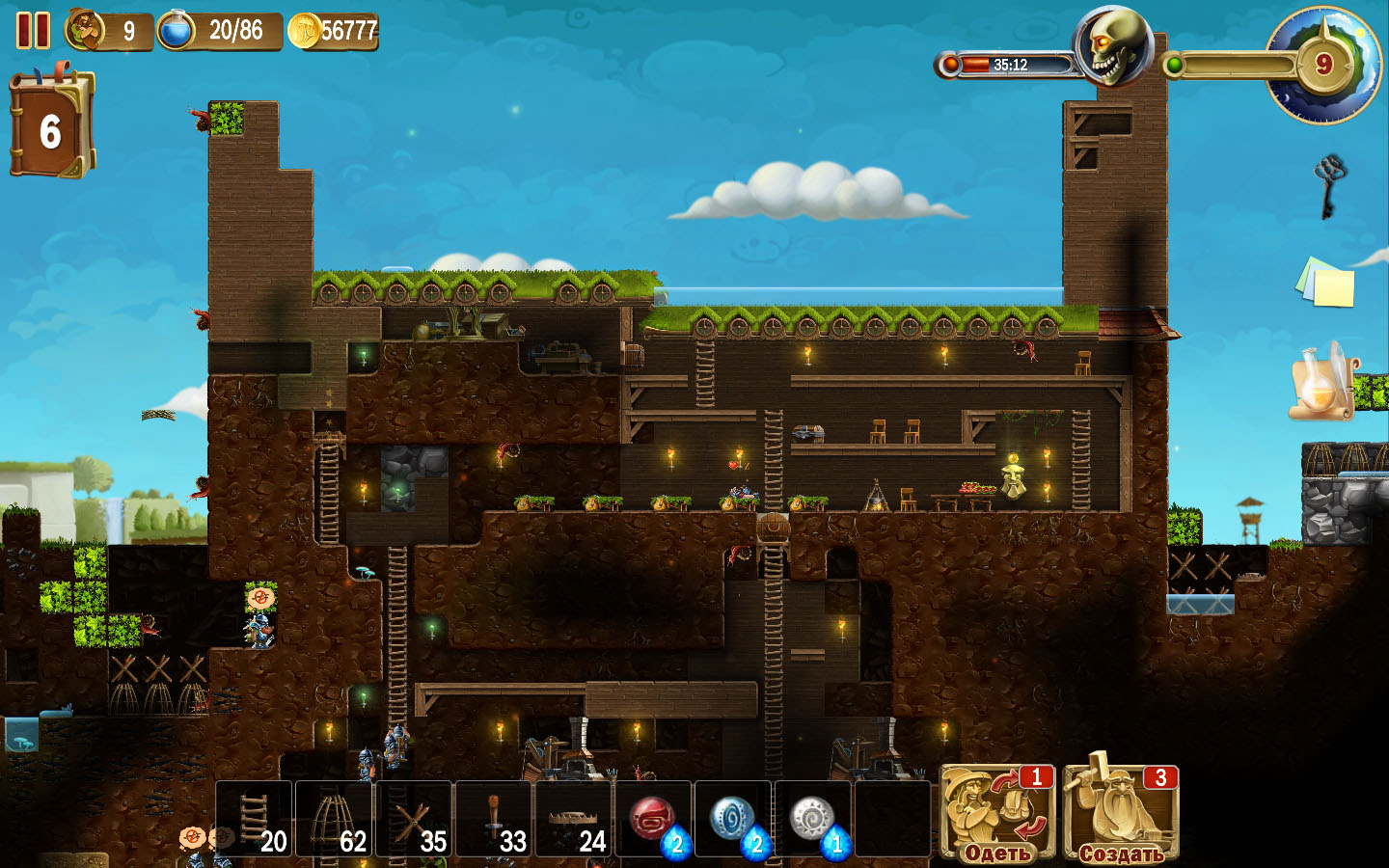This screenshot has width=1389, height=868.
Task: Select the ladder slot in the hotbar
Action: point(255,820)
